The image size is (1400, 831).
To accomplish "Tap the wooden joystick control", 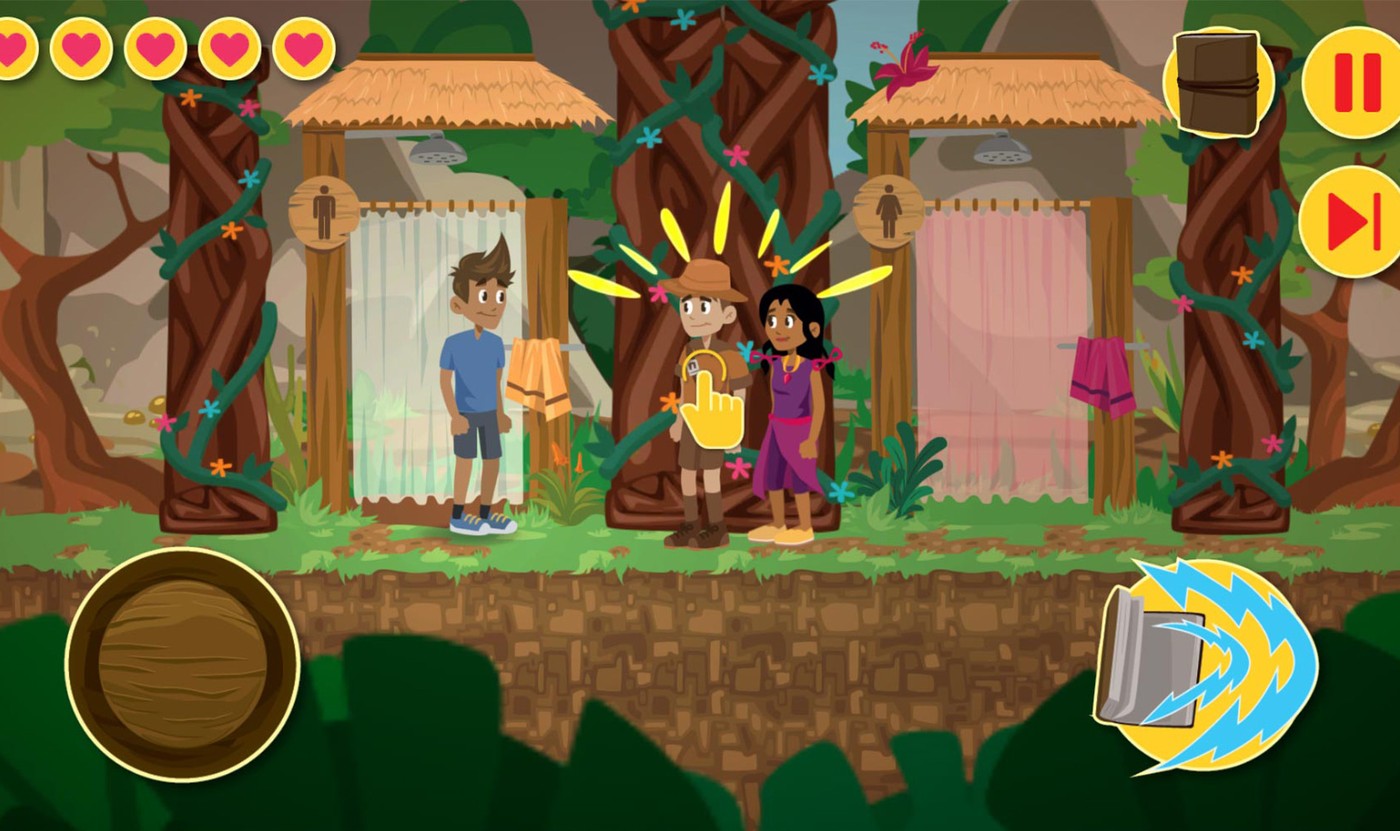I will click(183, 664).
